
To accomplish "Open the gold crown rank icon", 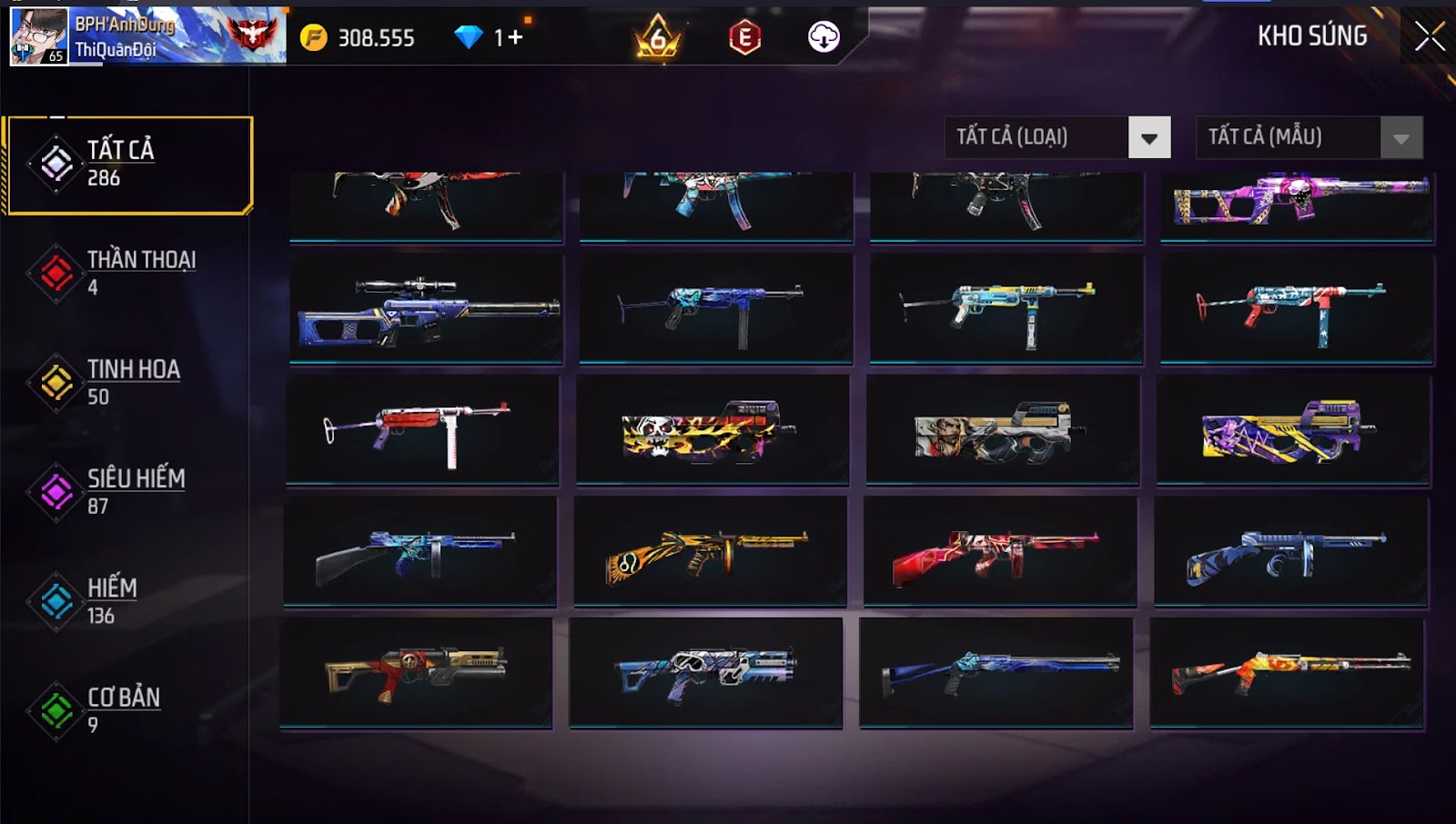I will point(657,38).
